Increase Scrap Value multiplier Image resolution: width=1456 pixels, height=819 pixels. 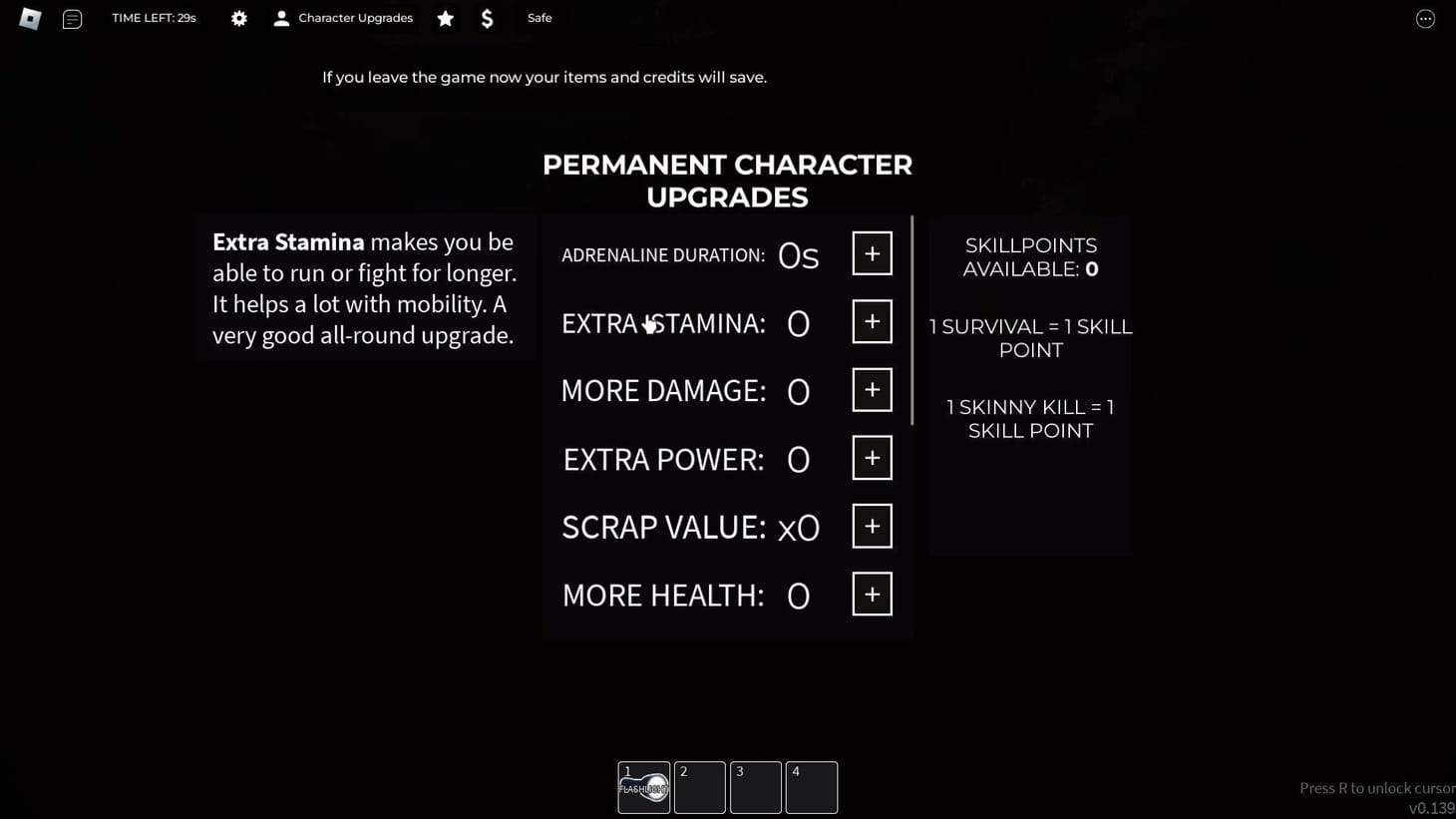tap(871, 525)
